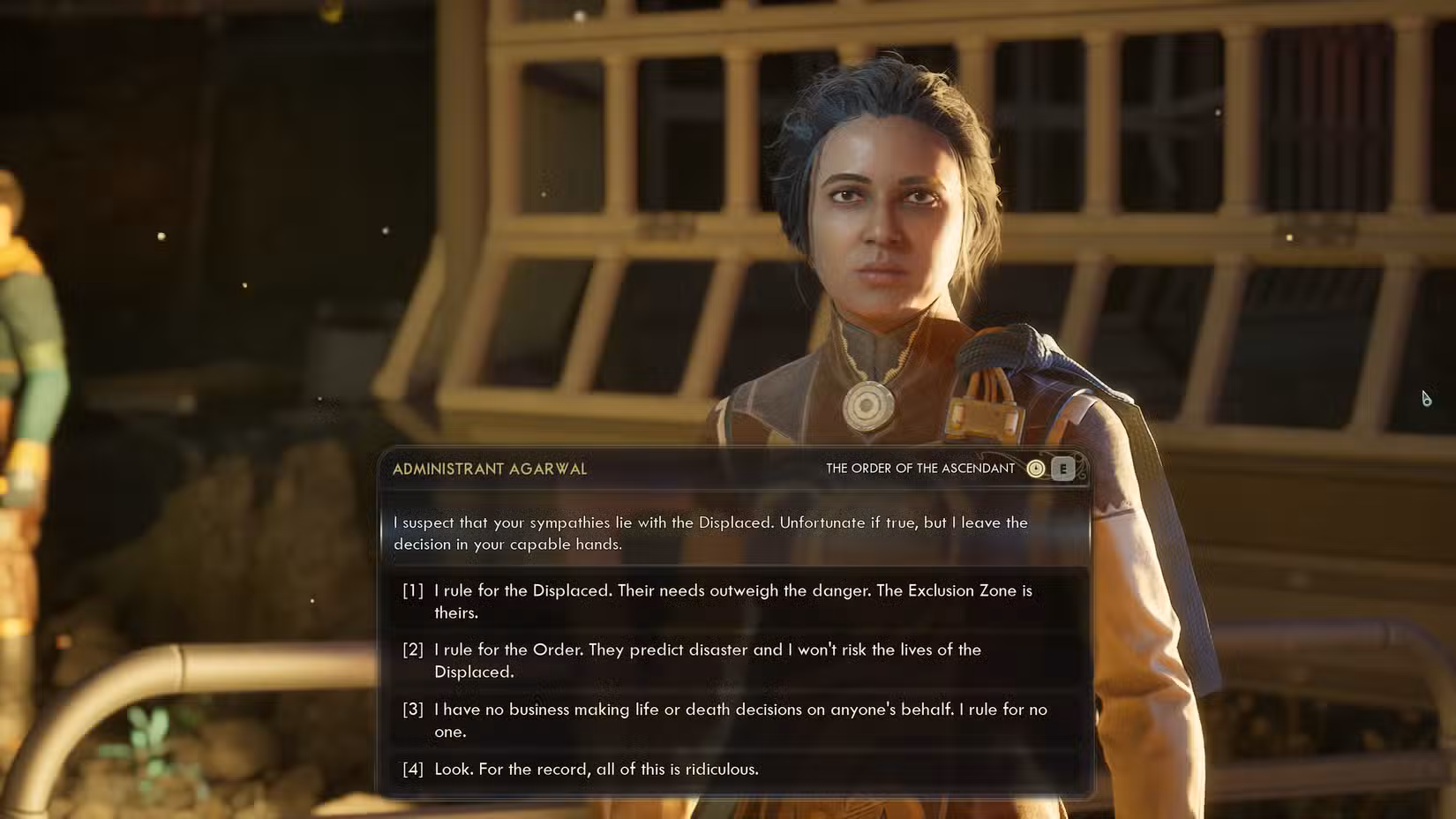Select the response calling this all ridiculous
The image size is (1456, 819).
[x=595, y=769]
